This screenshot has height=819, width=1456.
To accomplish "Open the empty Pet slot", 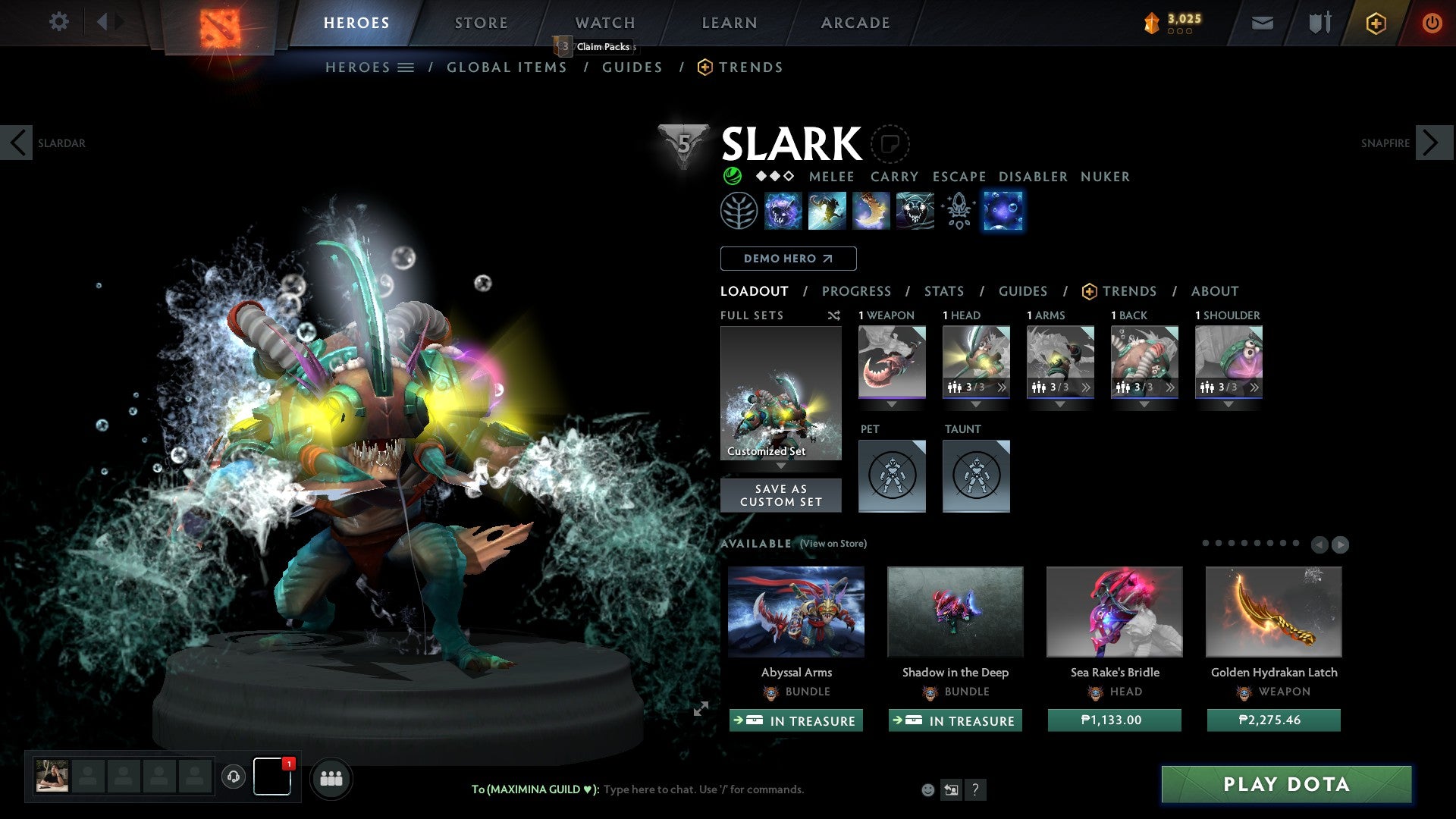I will 892,475.
